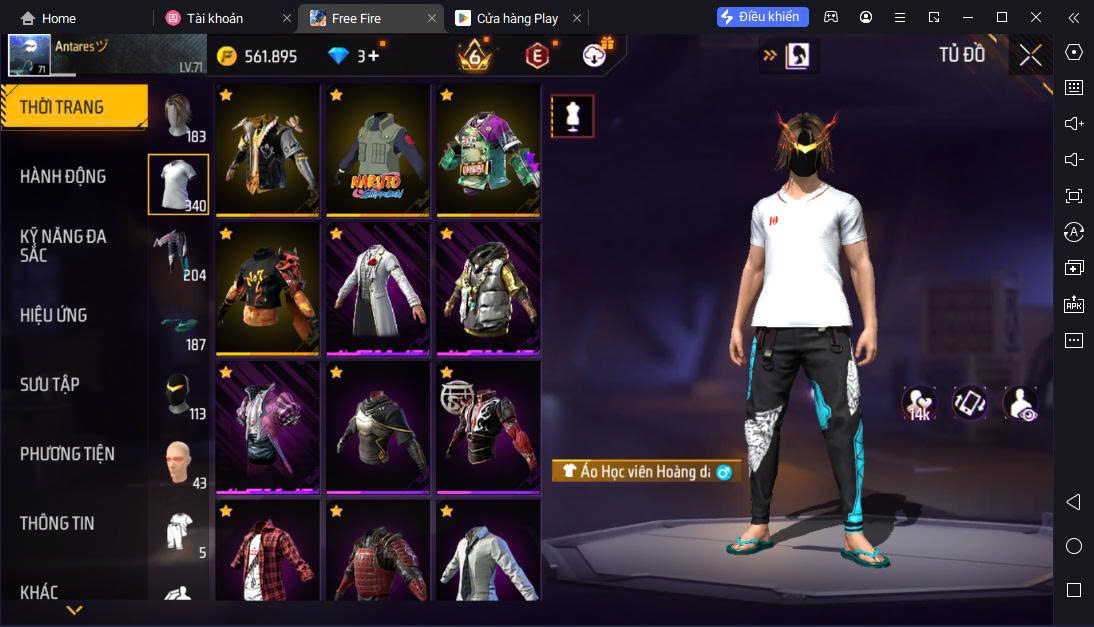1094x627 pixels.
Task: Equip the red plaid shirt item
Action: [267, 552]
